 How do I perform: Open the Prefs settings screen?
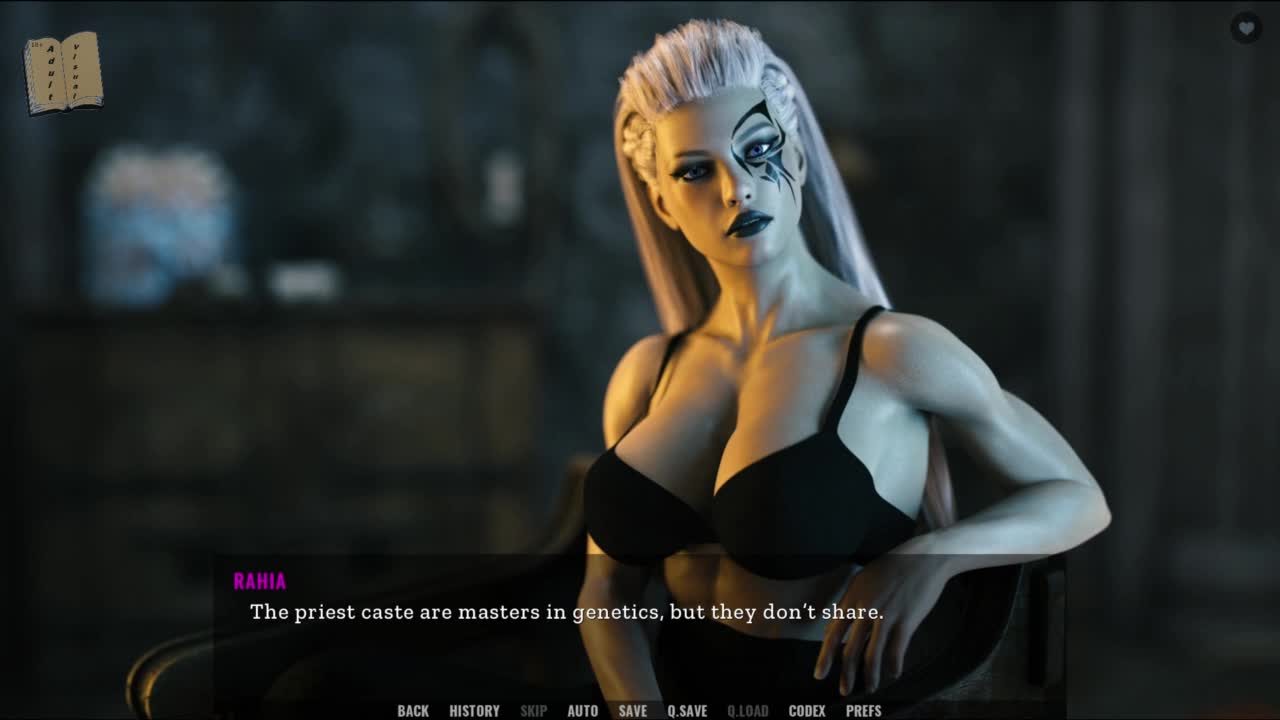point(864,711)
